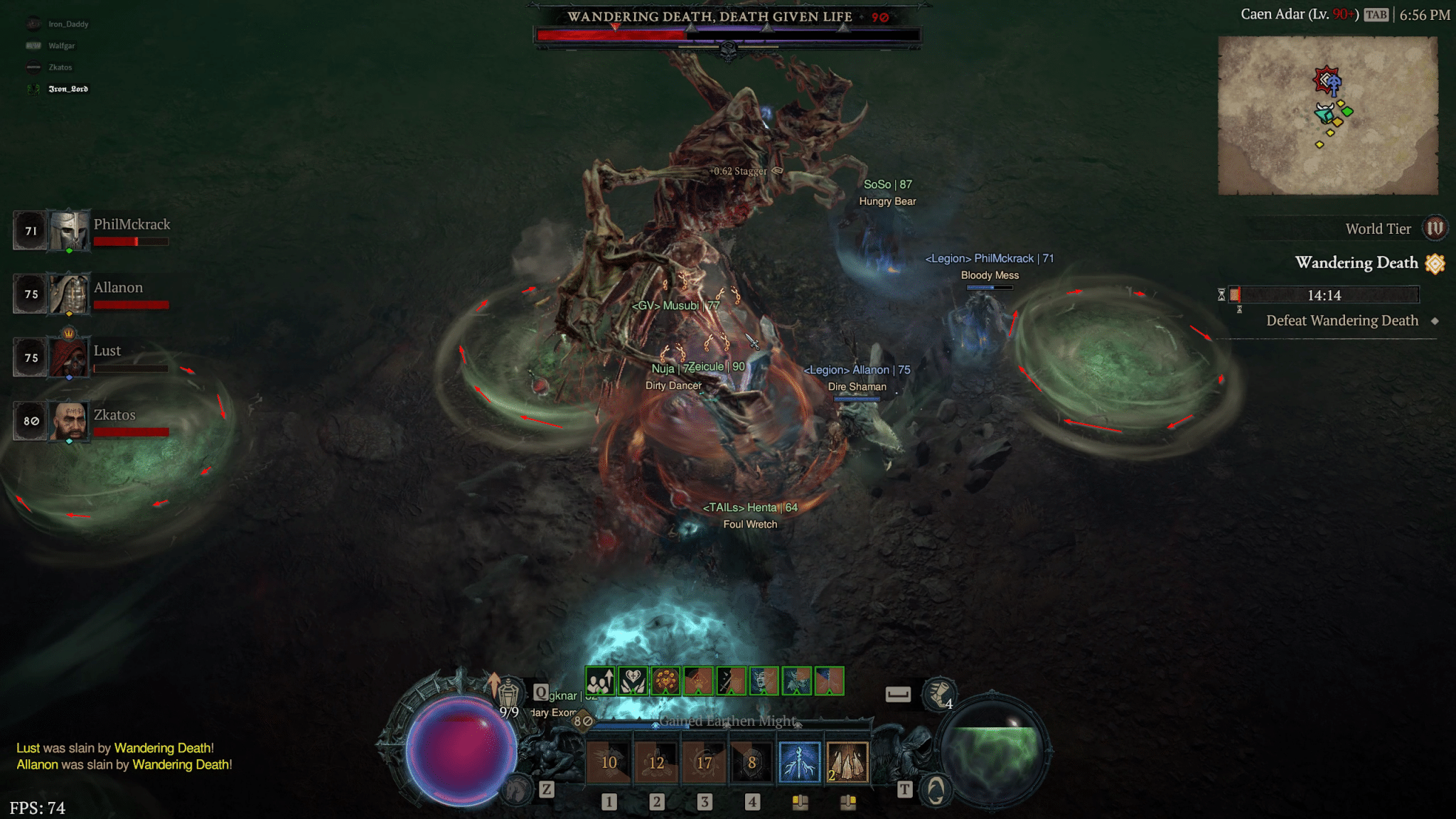Image resolution: width=1456 pixels, height=819 pixels.
Task: Click the World Tier IV emblem
Action: click(1436, 228)
